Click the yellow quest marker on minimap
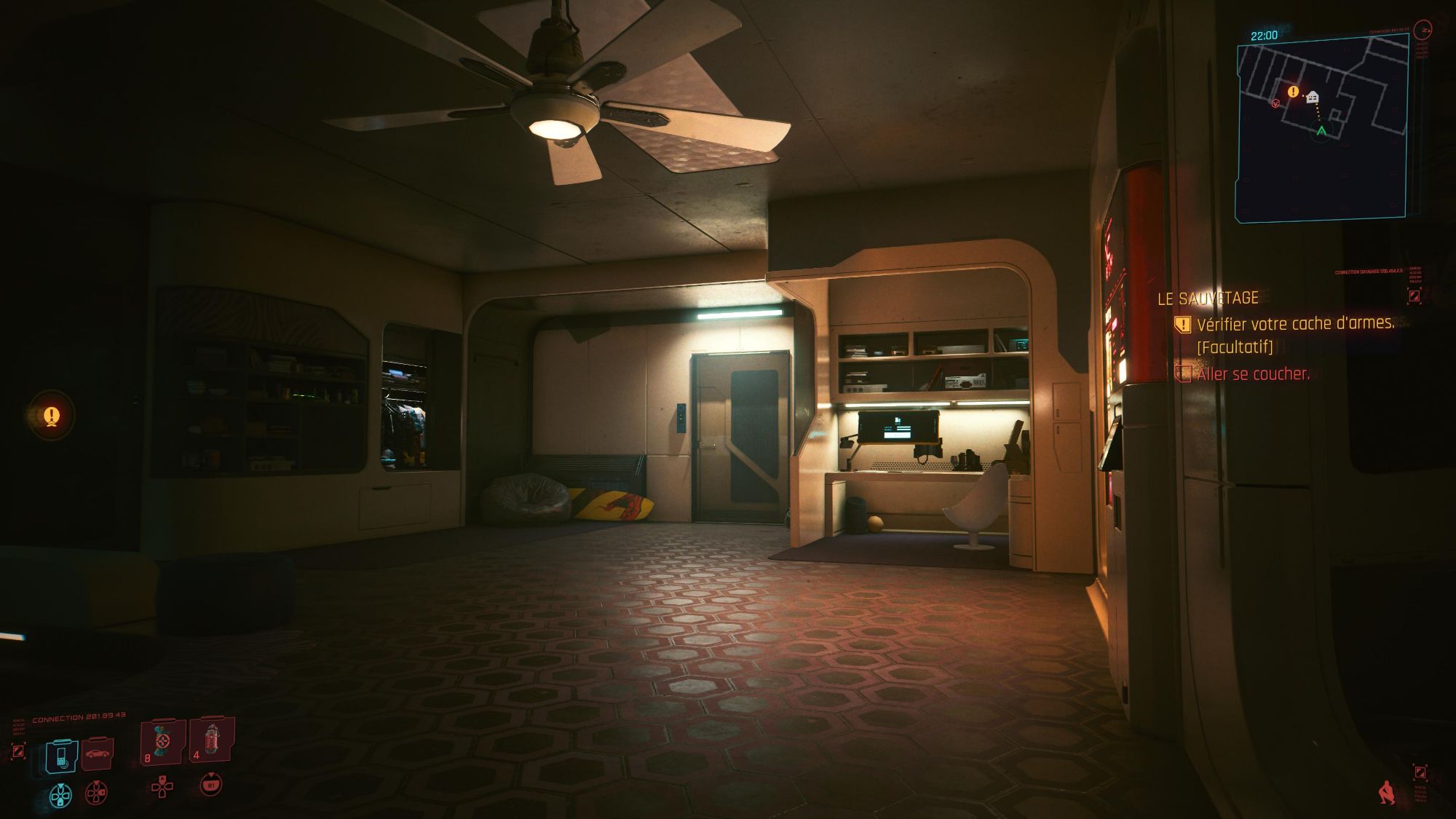The width and height of the screenshot is (1456, 819). [x=1293, y=92]
